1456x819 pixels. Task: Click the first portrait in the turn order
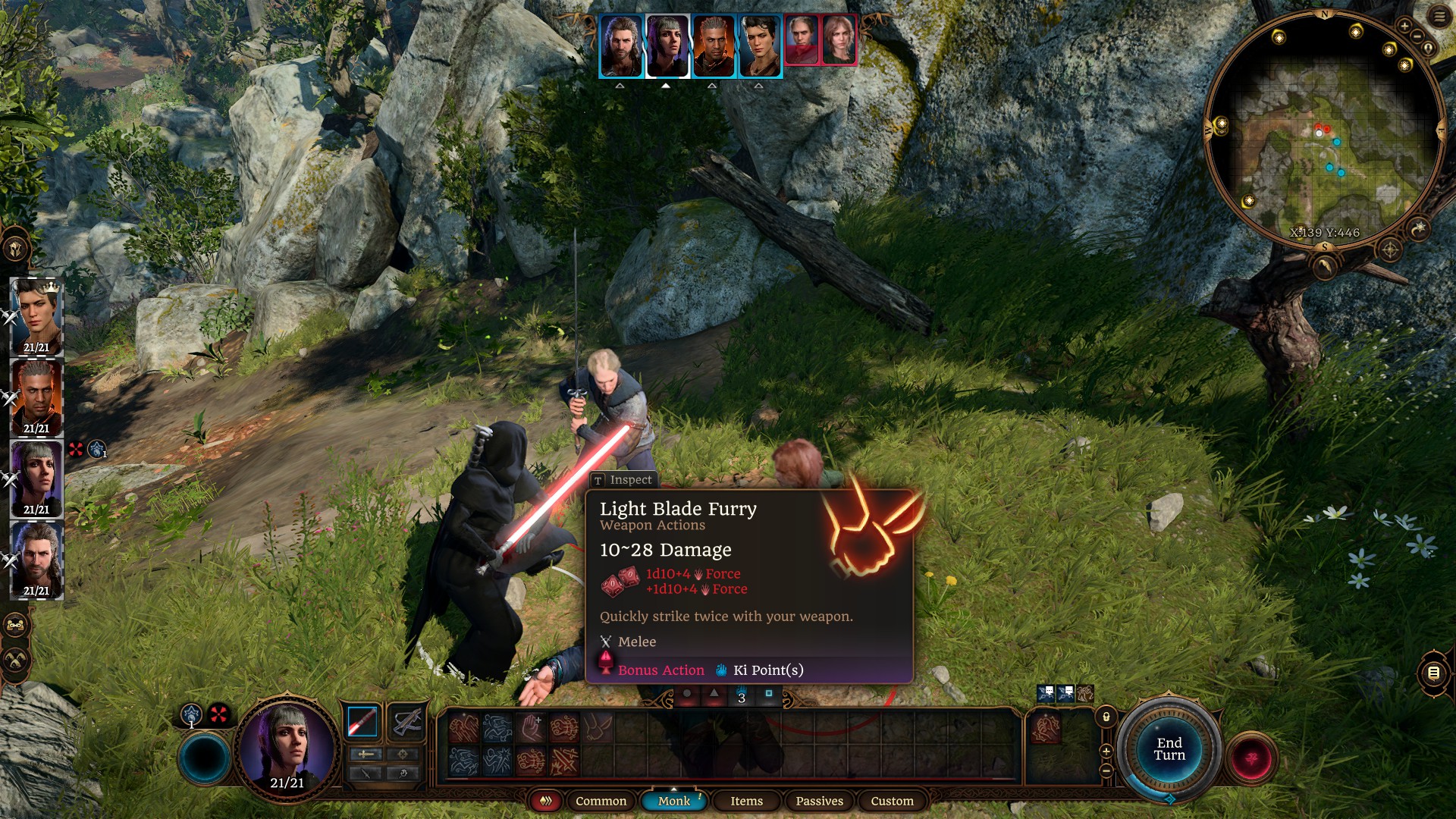(621, 46)
